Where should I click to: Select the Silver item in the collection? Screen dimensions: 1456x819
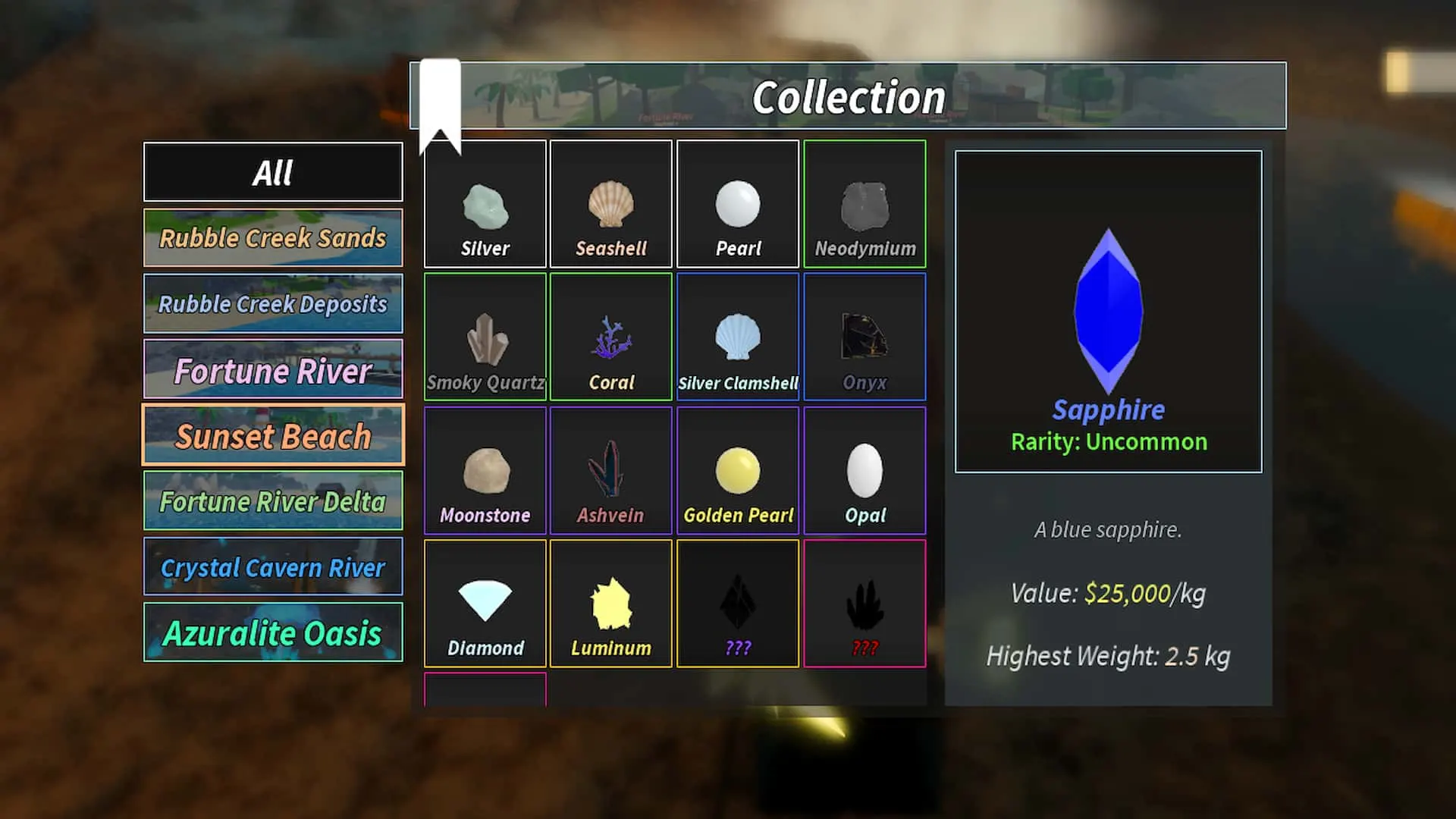pos(485,203)
